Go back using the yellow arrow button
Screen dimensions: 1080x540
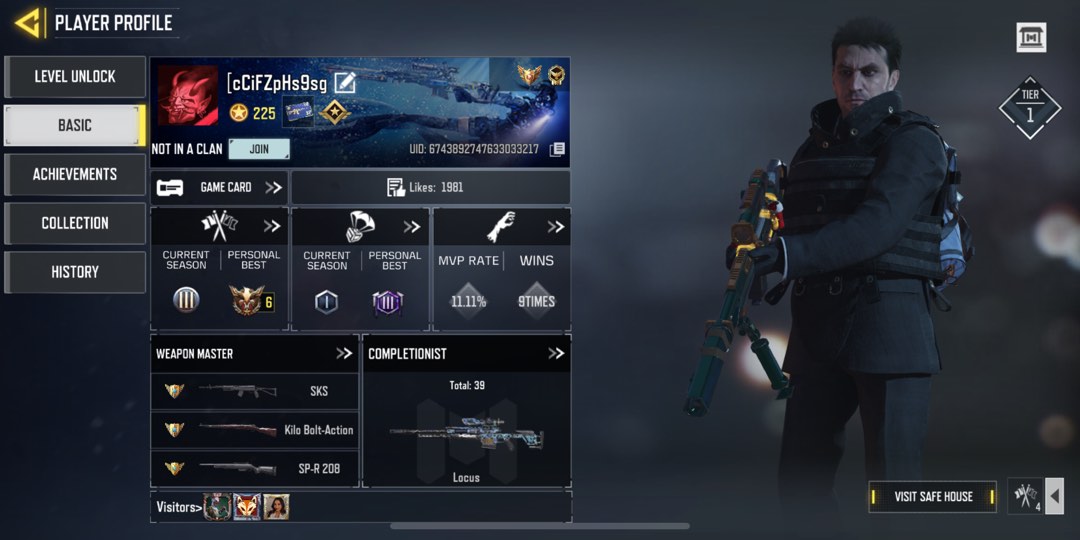pyautogui.click(x=28, y=22)
